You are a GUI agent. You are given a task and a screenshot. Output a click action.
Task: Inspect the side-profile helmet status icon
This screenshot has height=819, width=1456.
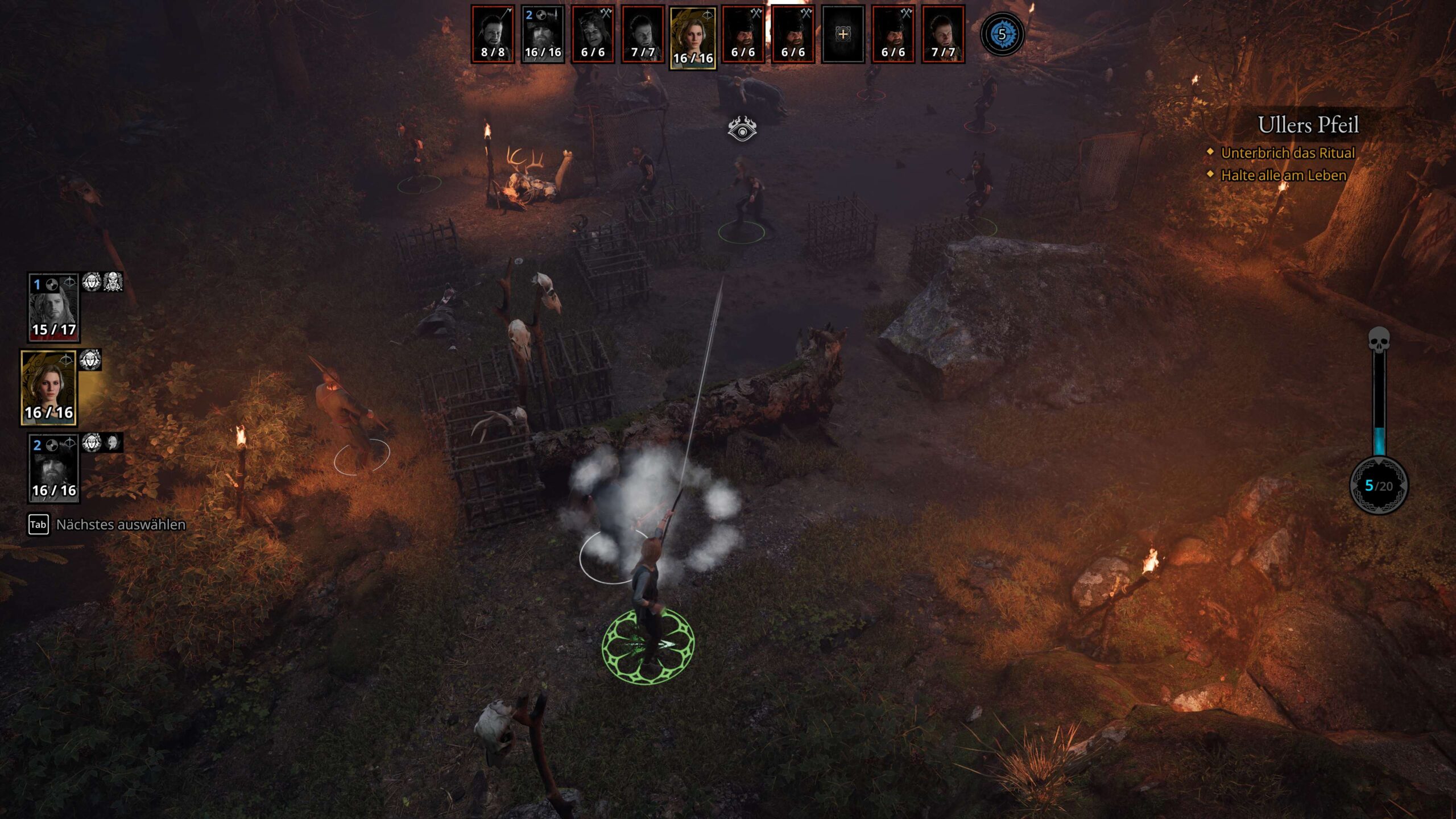point(113,442)
